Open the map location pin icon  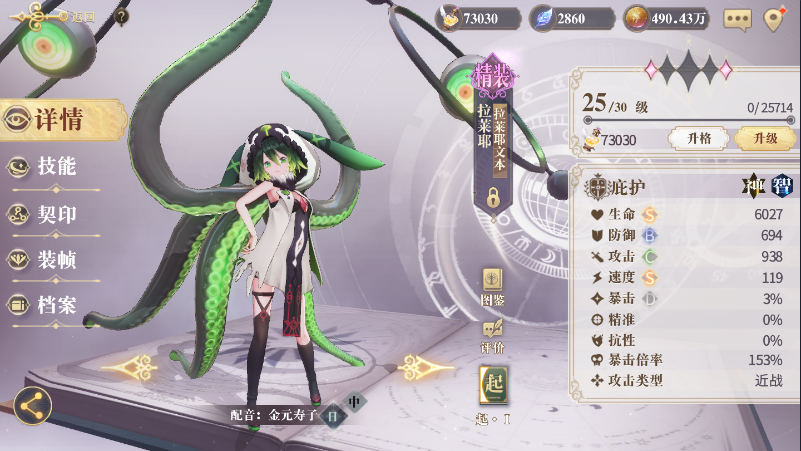pos(773,18)
